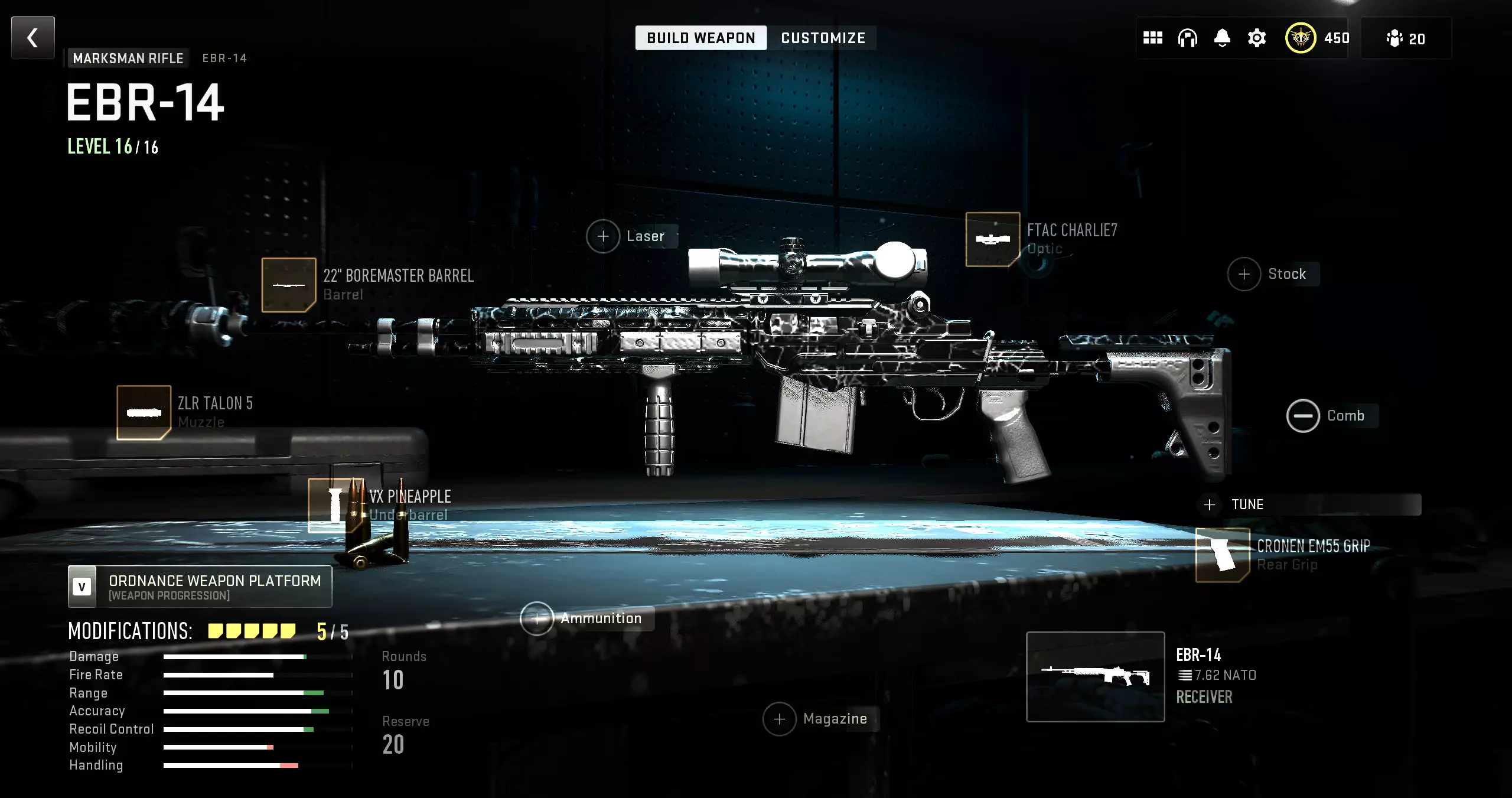Viewport: 1512px width, 798px height.
Task: Open the headset voice channel icon
Action: click(x=1187, y=38)
